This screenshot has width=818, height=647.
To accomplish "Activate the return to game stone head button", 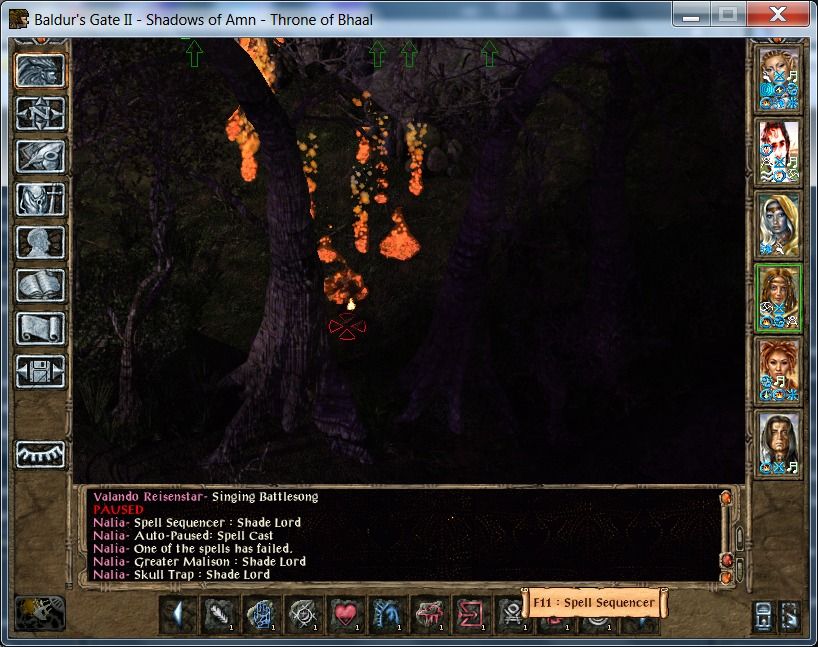I will point(41,70).
